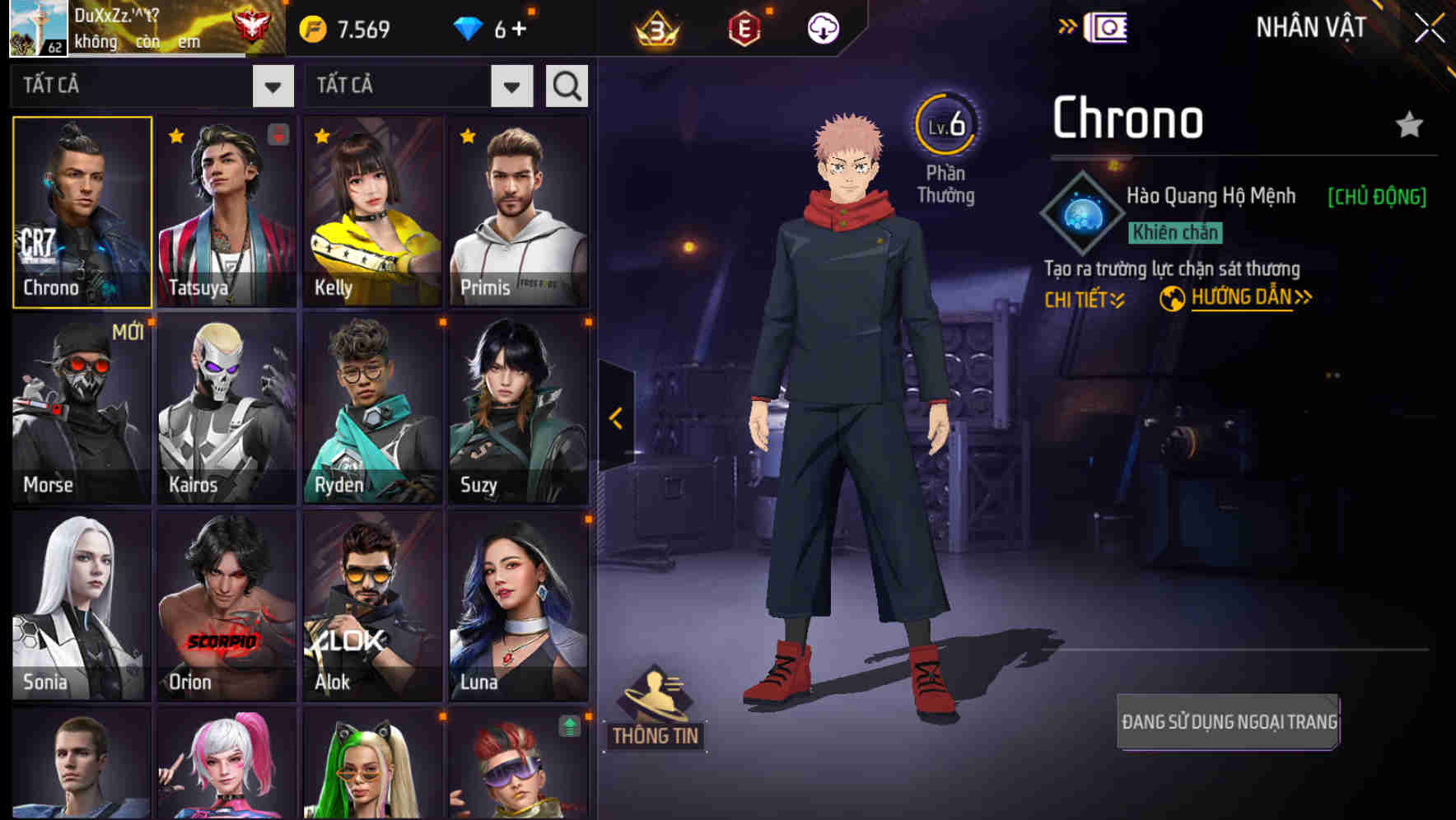The width and height of the screenshot is (1456, 820).
Task: Click the cloud download icon
Action: point(821,26)
